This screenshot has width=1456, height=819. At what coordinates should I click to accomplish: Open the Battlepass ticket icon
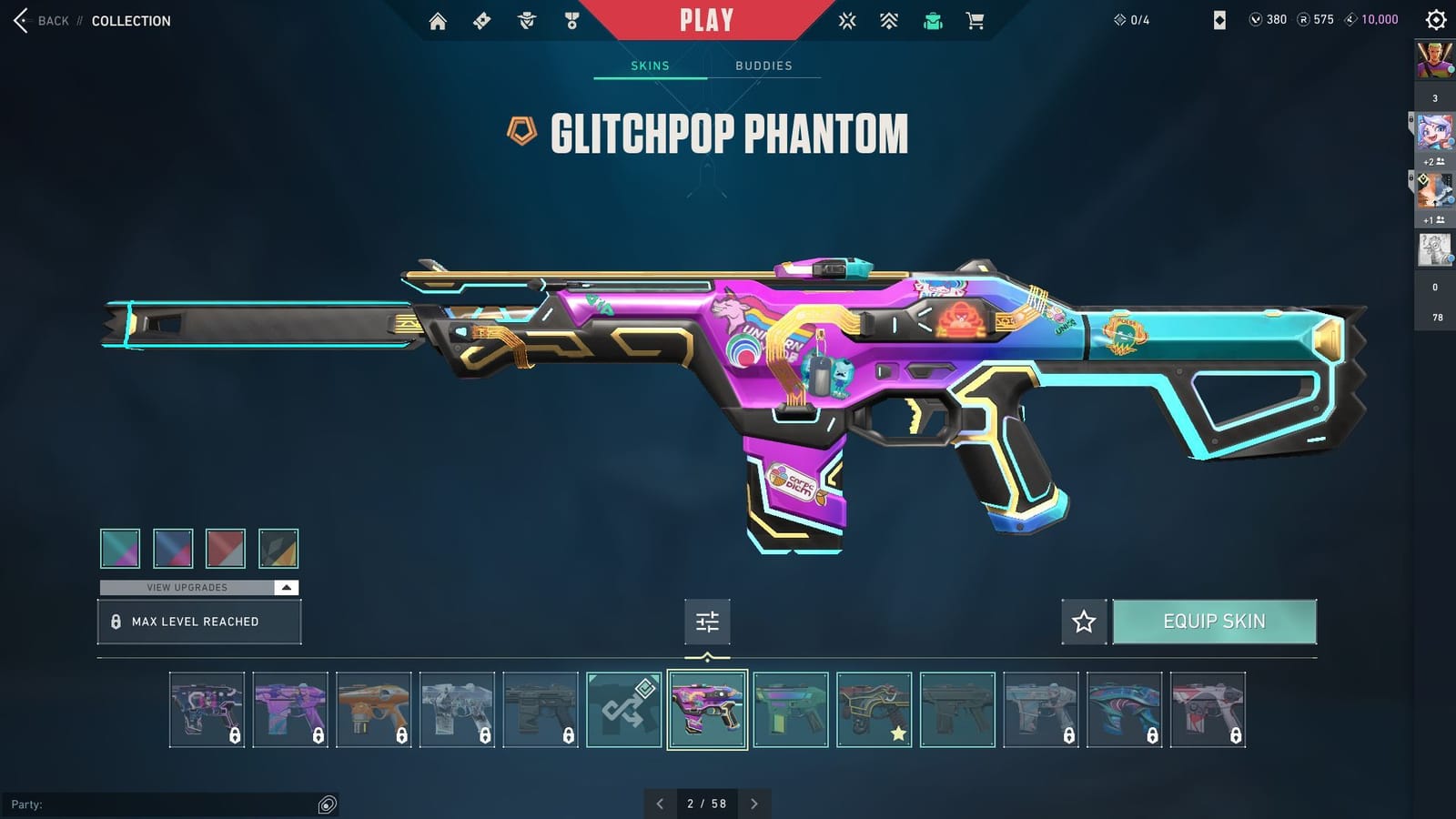click(x=480, y=20)
